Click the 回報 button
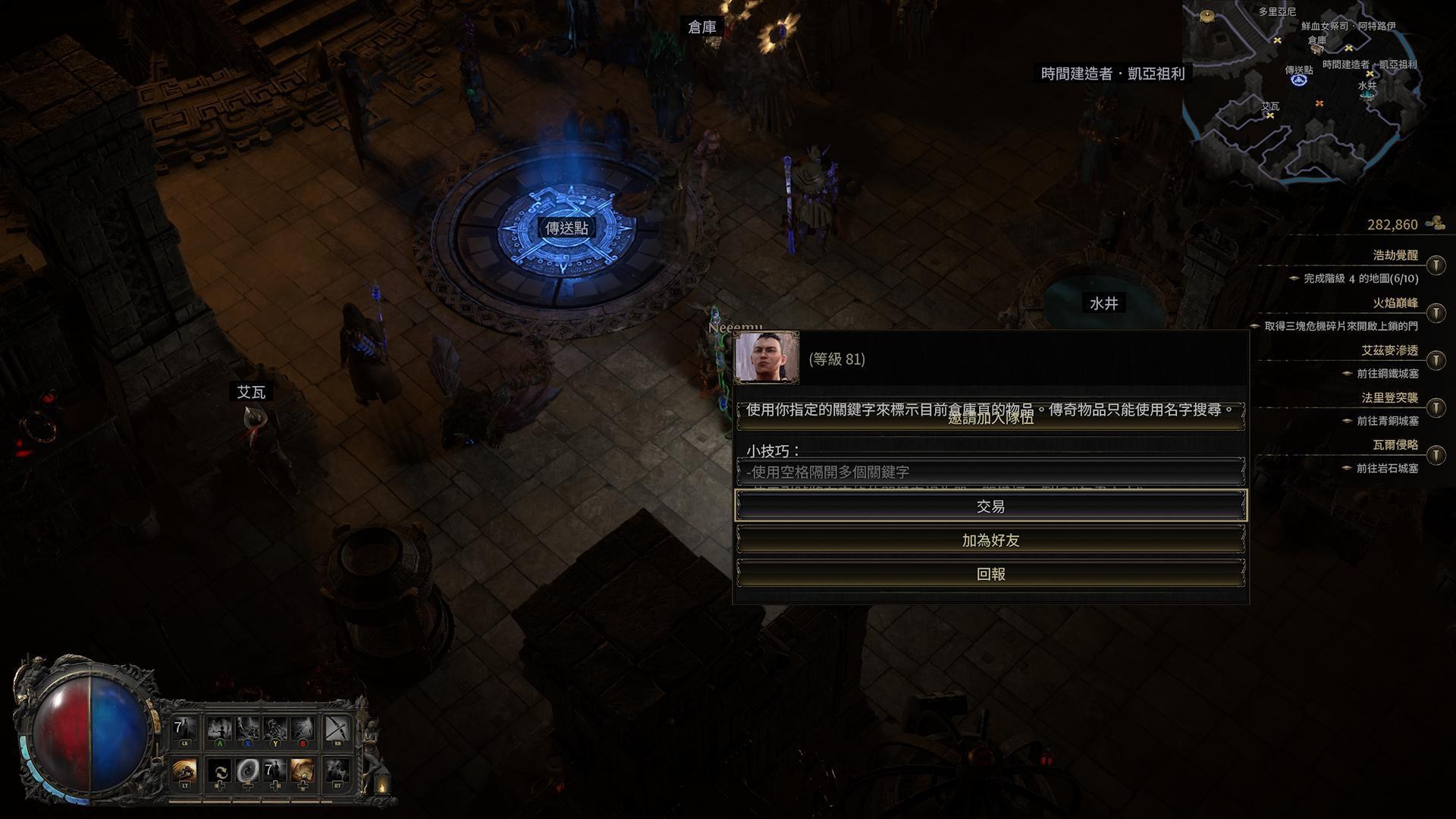 pyautogui.click(x=993, y=574)
